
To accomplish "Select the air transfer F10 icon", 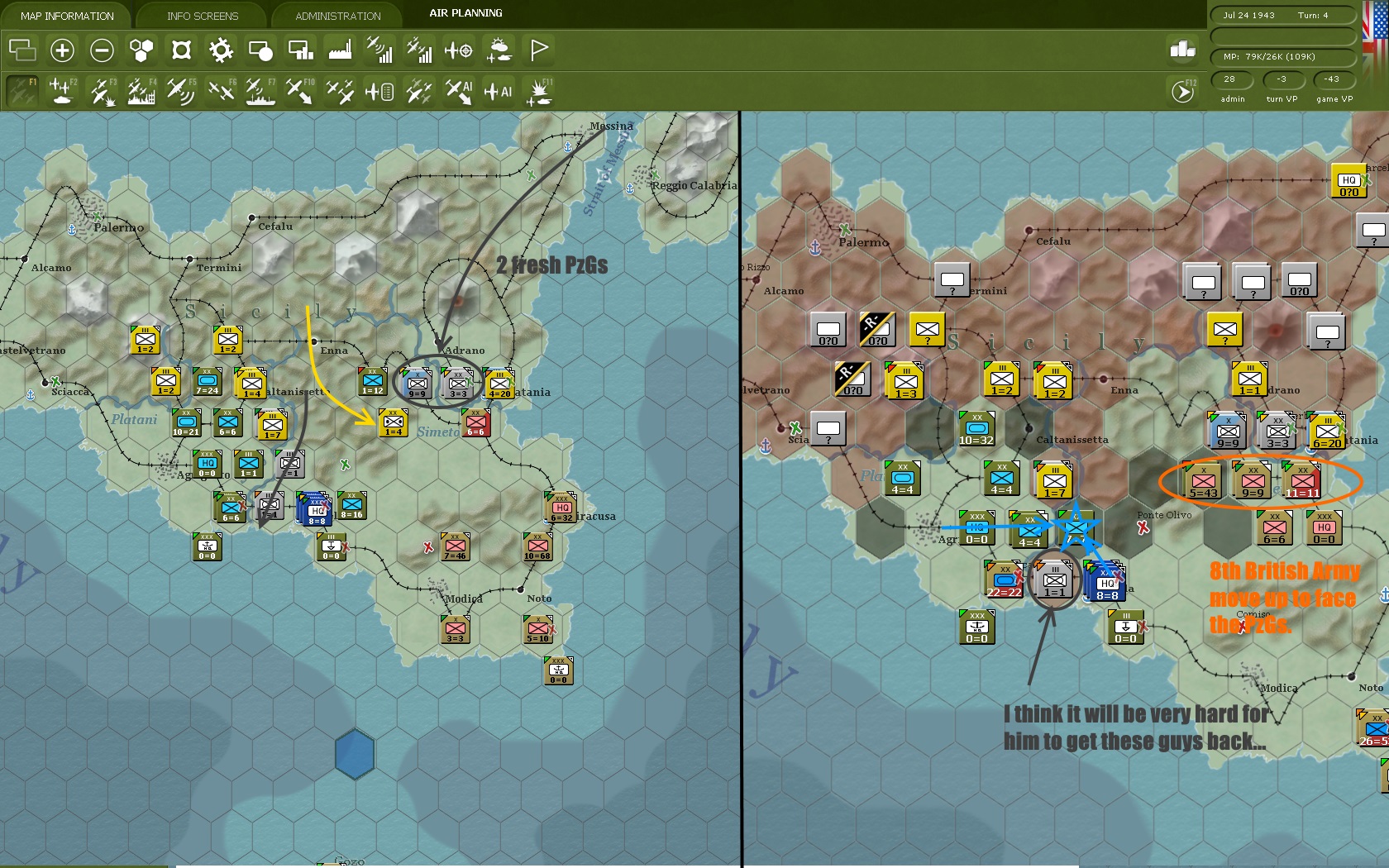I will click(x=299, y=91).
